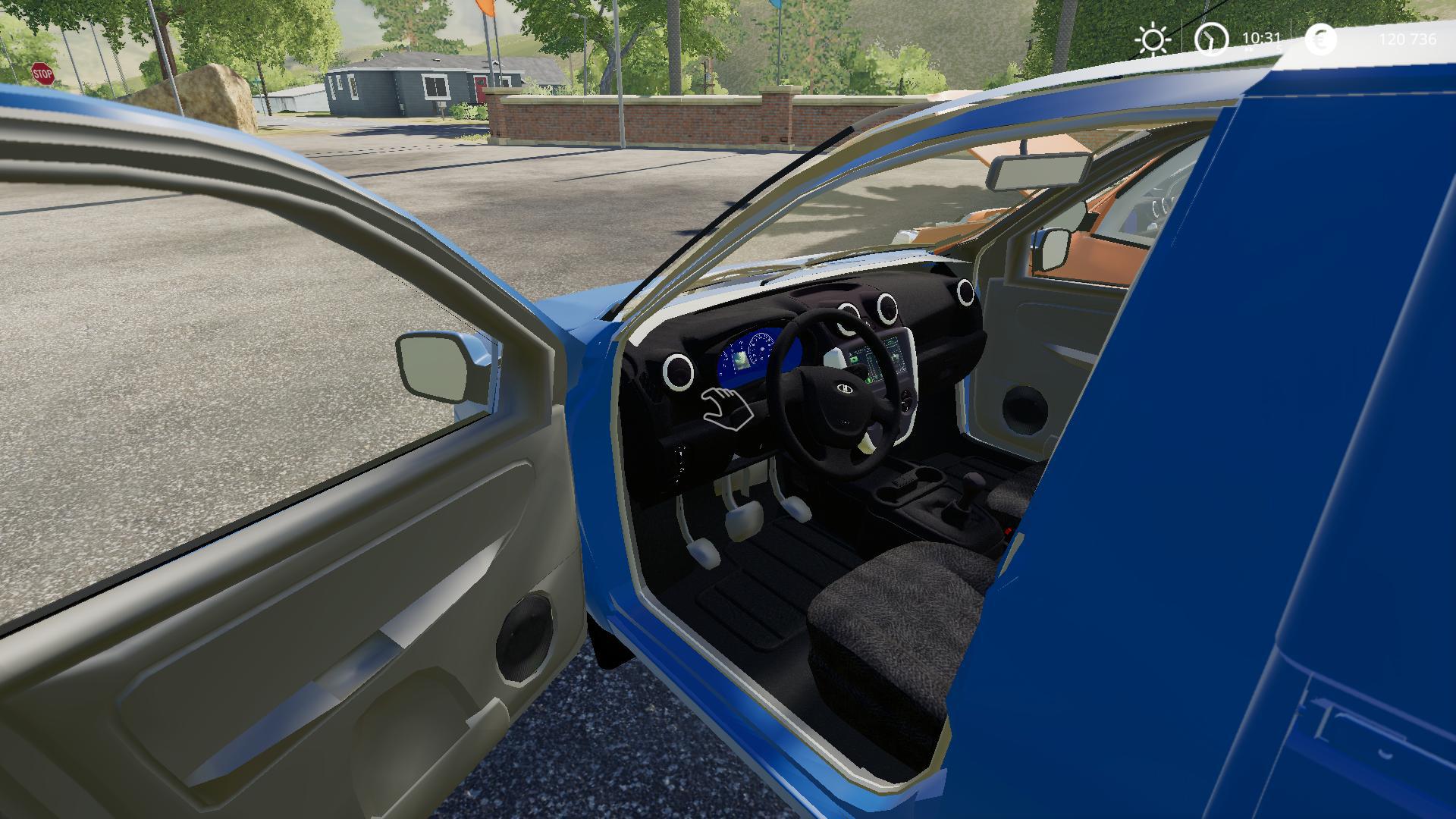The width and height of the screenshot is (1456, 819).
Task: Click the euro money icon
Action: click(1321, 39)
